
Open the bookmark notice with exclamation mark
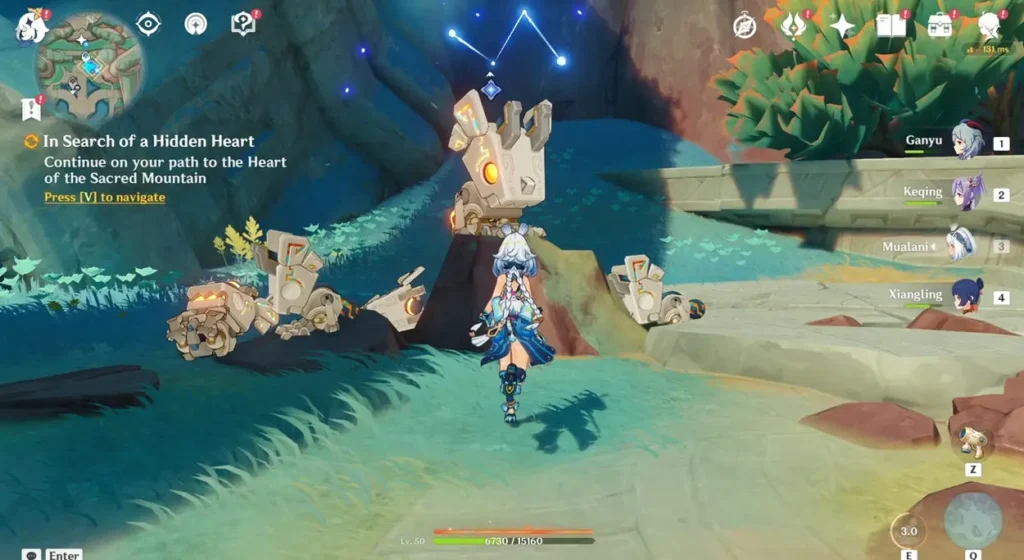pos(31,107)
